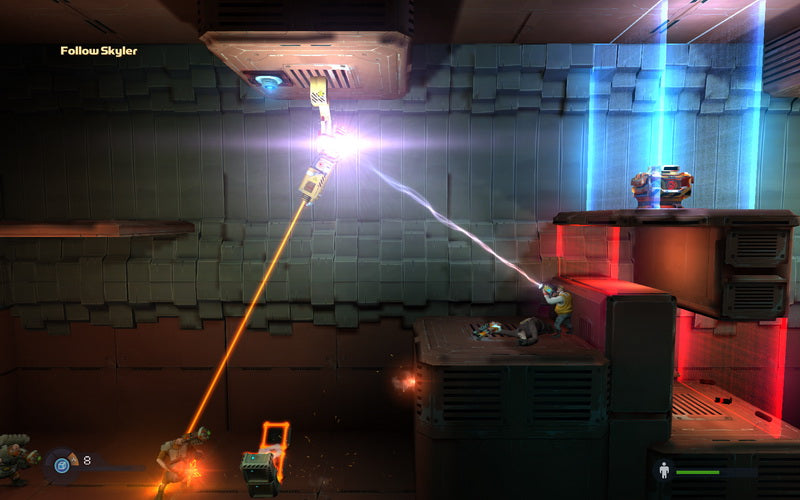Click the "Follow Skyler" objective tracker
The height and width of the screenshot is (500, 800).
[x=98, y=51]
